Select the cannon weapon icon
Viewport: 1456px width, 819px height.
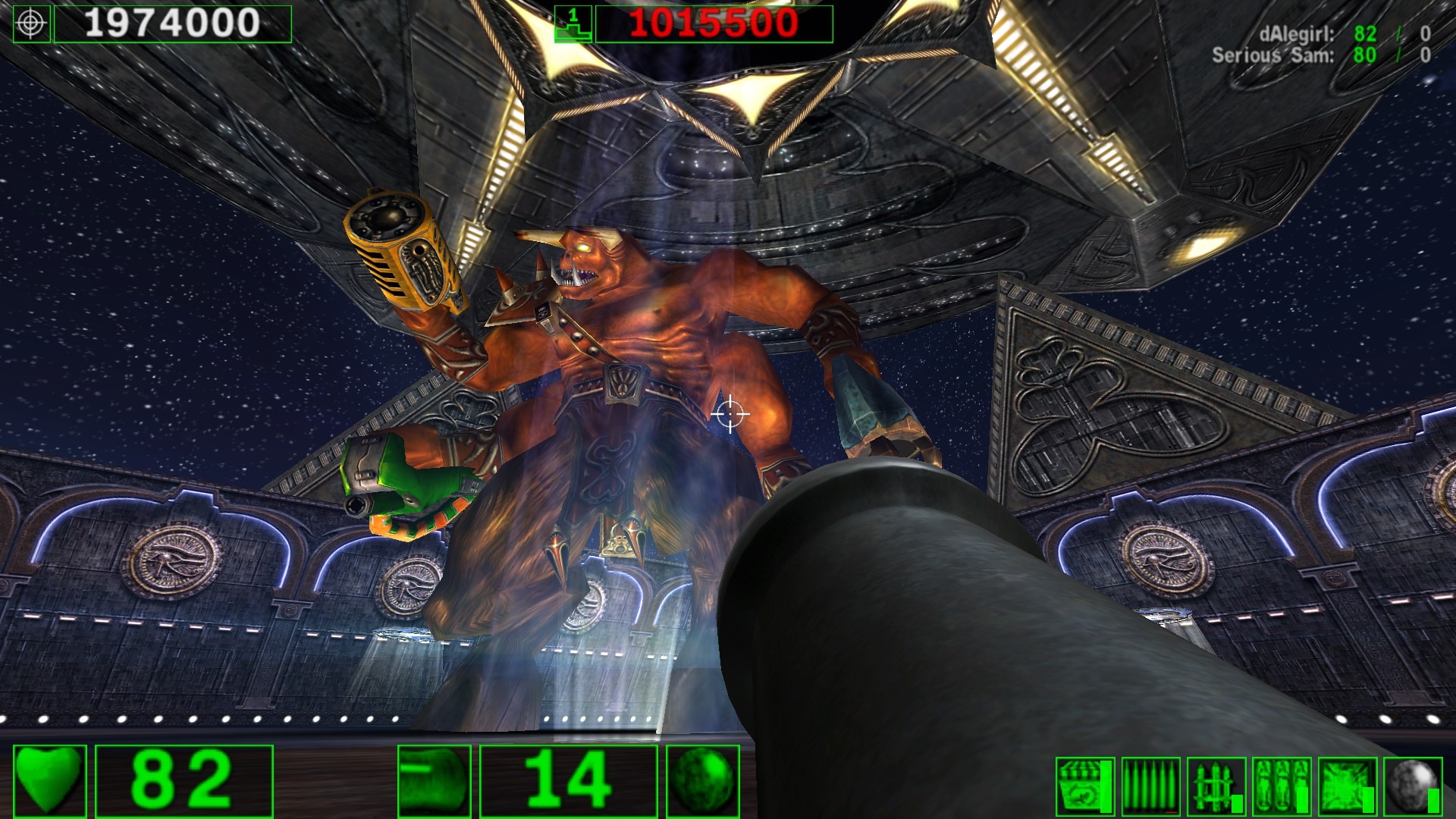point(435,781)
